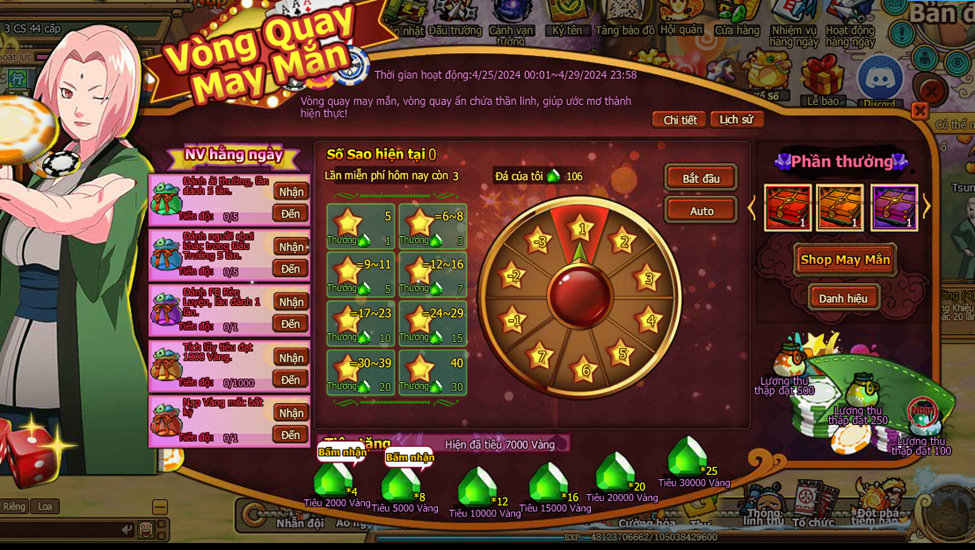Show the Lịch sử history
Screen dimensions: 975x550
pyautogui.click(x=736, y=120)
